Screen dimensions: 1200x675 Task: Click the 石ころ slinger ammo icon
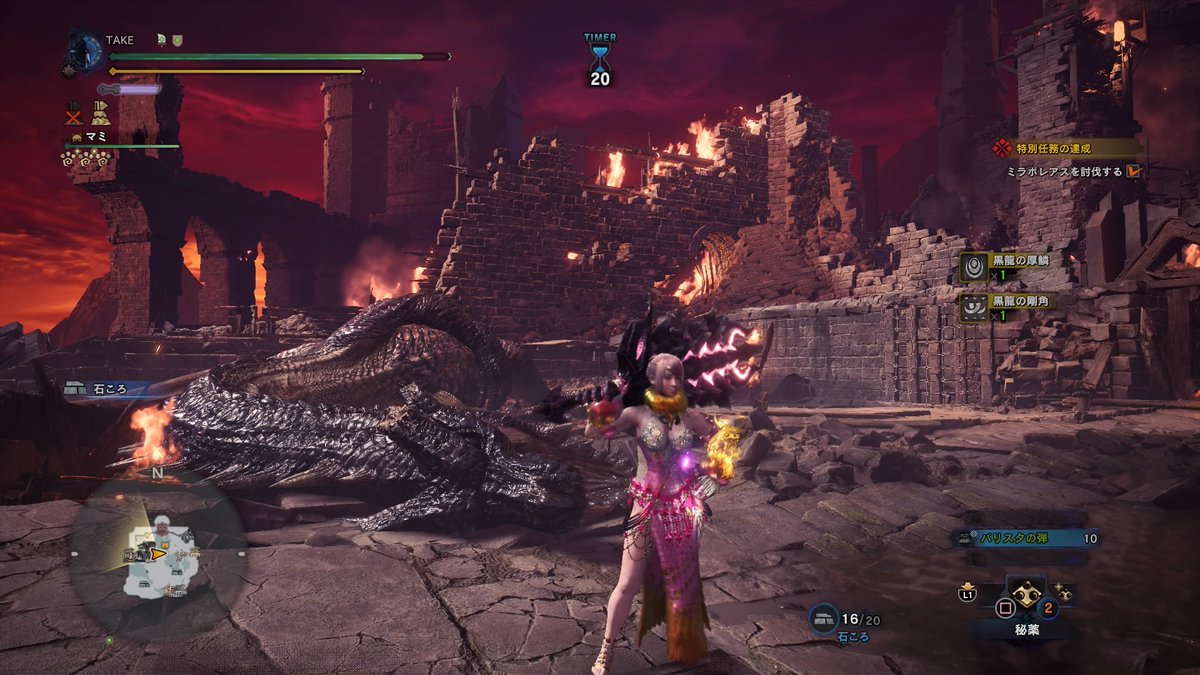(x=823, y=620)
